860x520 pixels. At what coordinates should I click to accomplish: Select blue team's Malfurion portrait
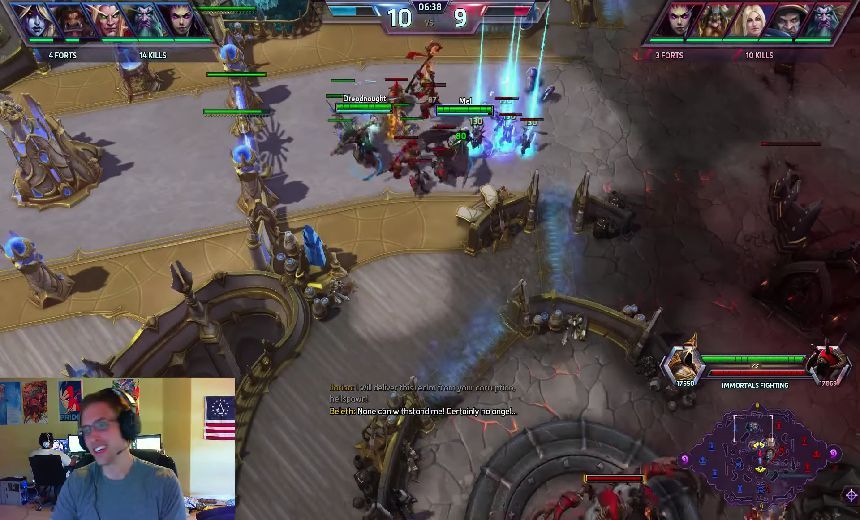click(x=143, y=20)
